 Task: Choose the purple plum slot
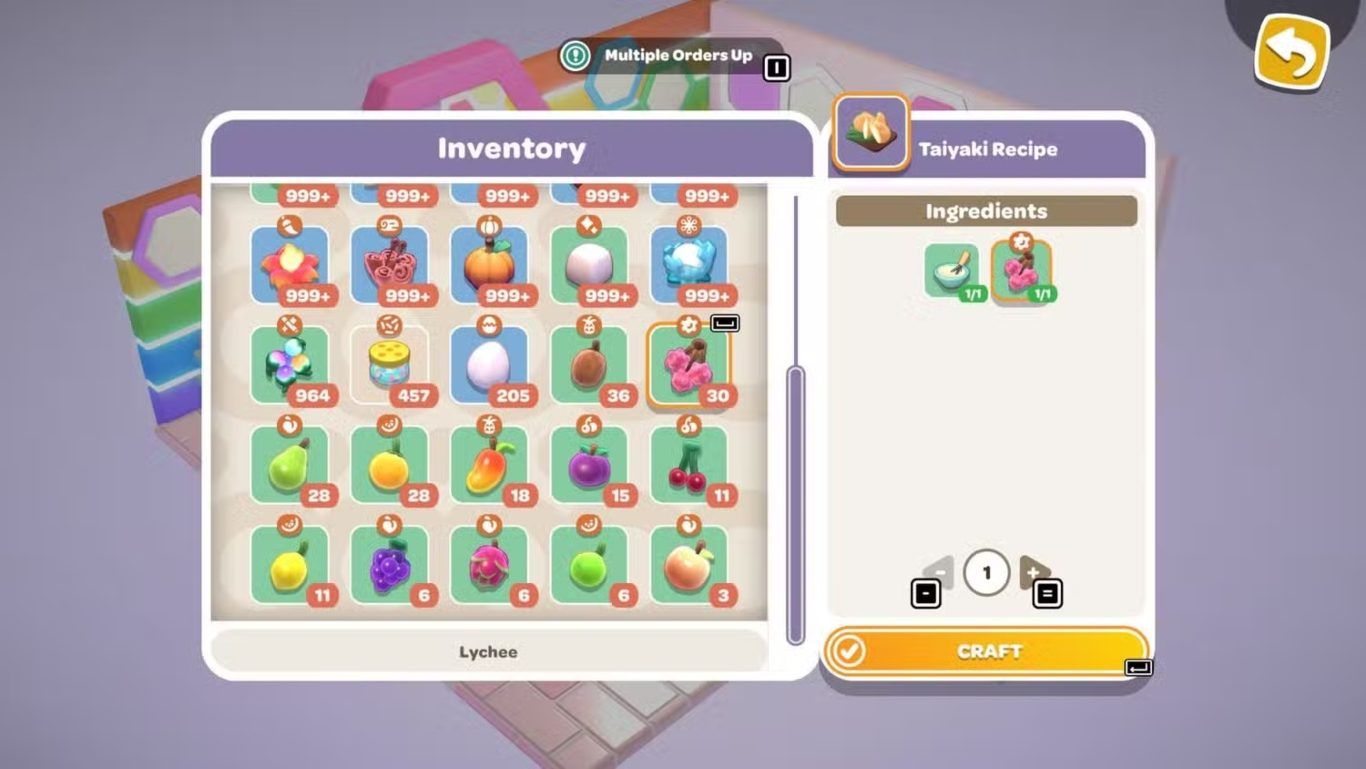(x=589, y=466)
